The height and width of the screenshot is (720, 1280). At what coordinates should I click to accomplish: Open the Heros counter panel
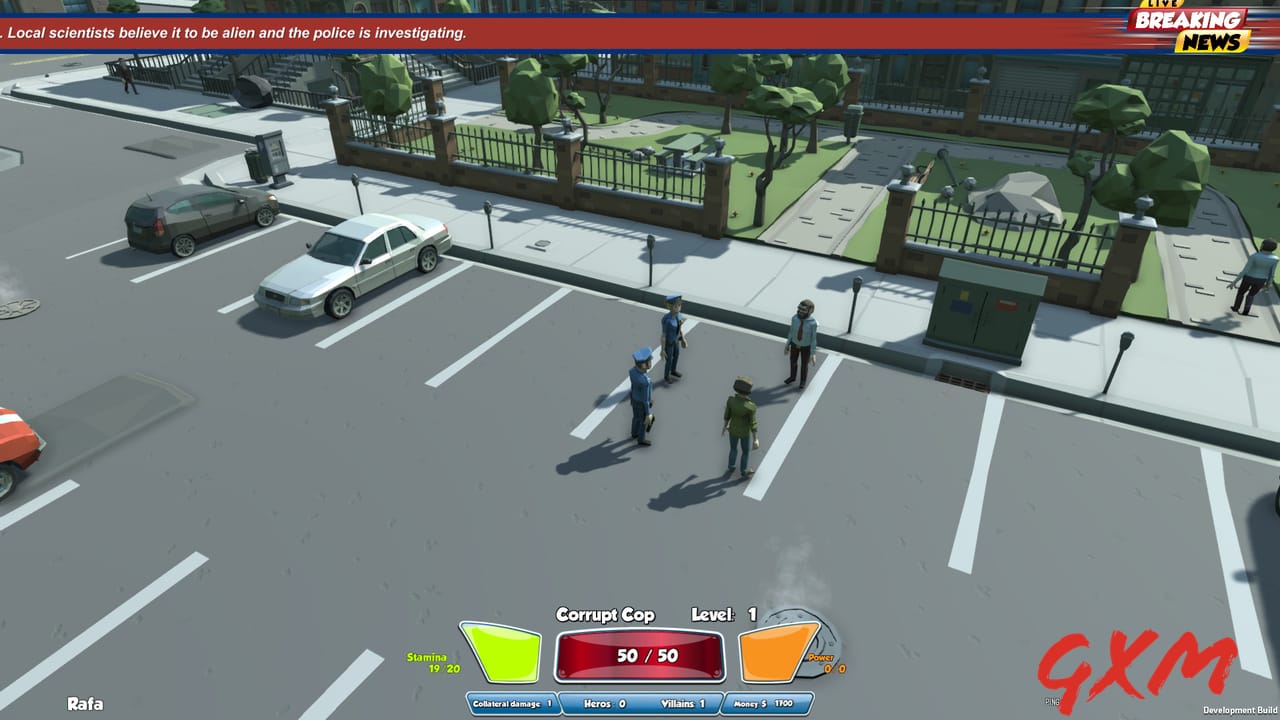pos(604,704)
